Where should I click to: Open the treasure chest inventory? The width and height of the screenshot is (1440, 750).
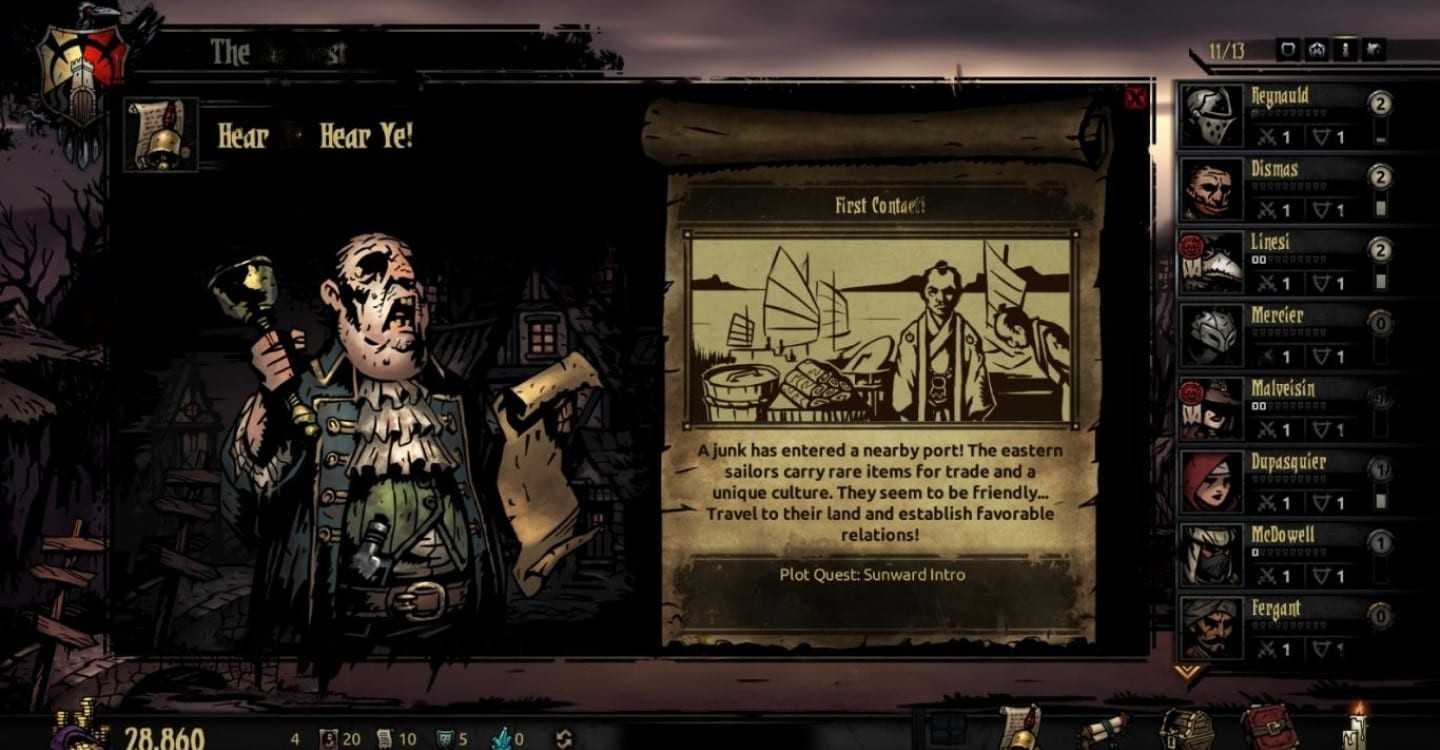click(1187, 729)
